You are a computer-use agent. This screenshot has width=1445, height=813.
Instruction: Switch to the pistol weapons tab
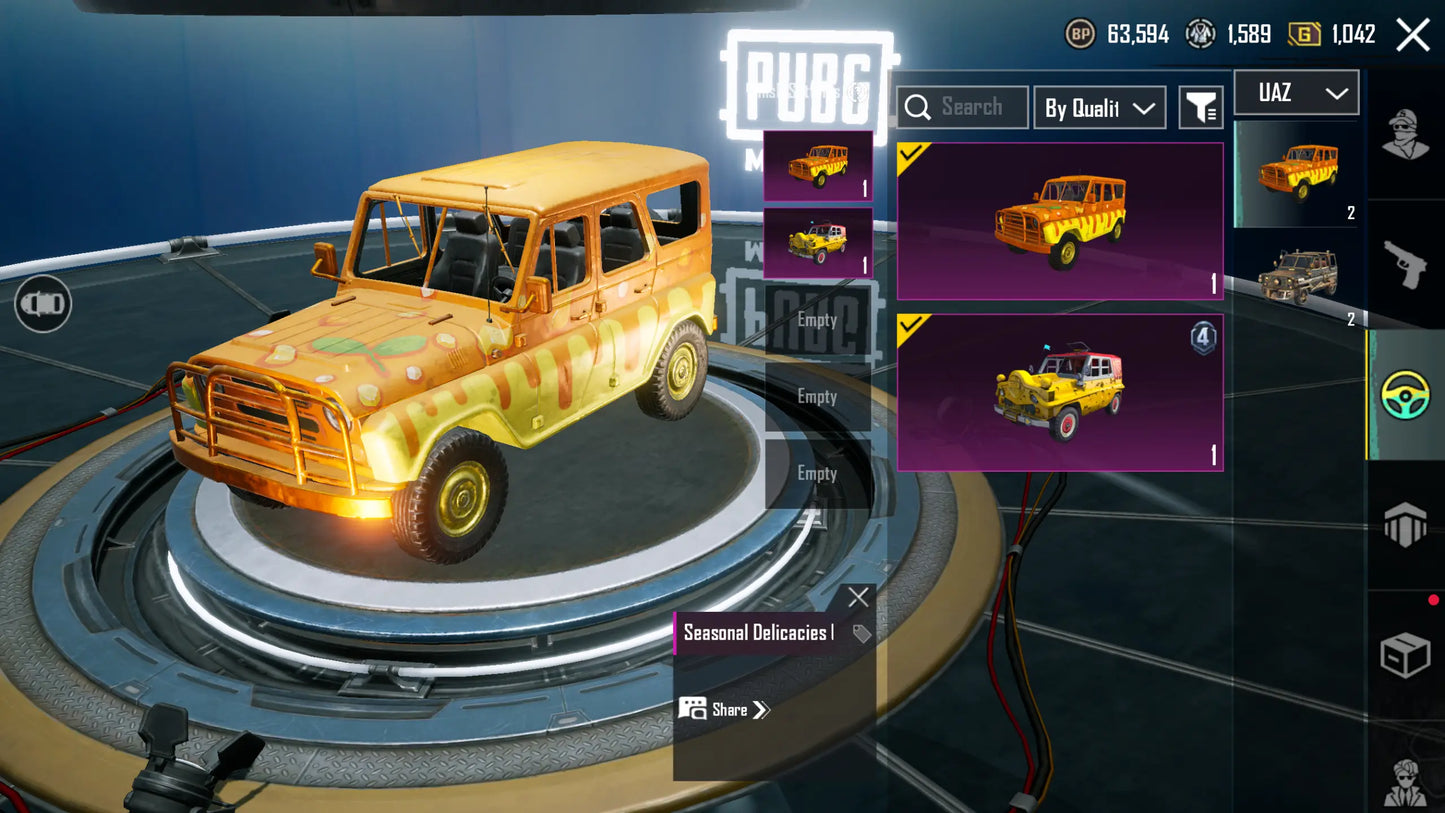1405,264
